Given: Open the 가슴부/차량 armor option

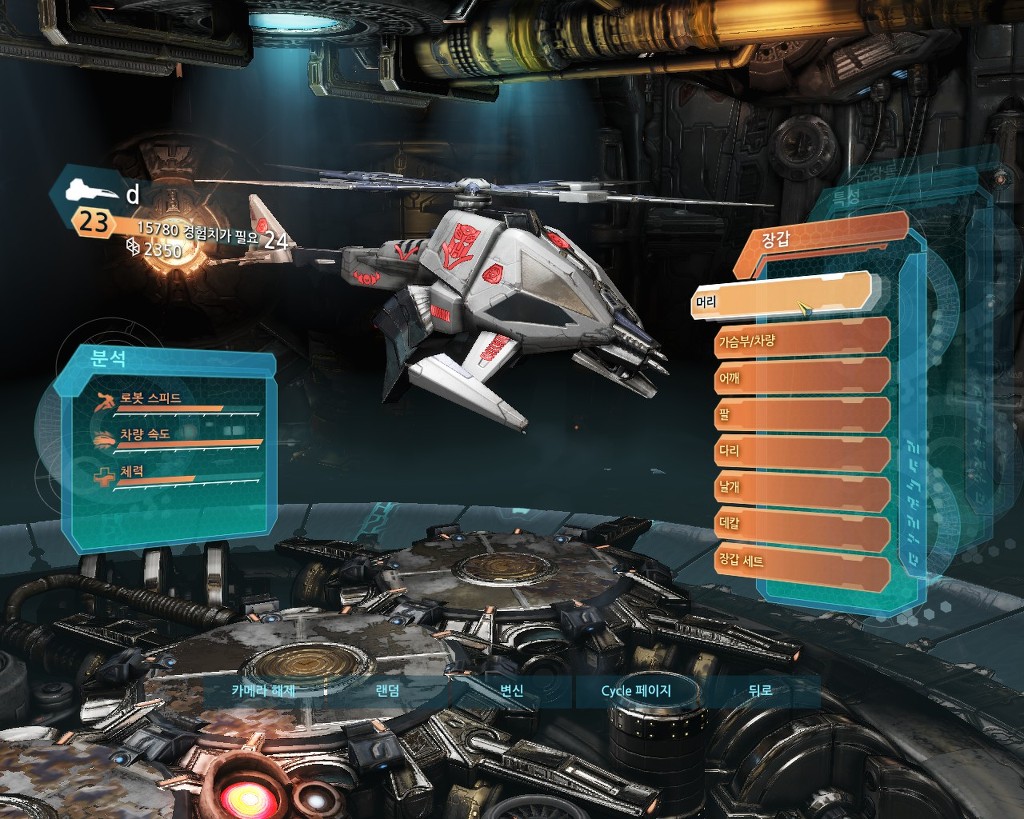Looking at the screenshot, I should pos(801,339).
